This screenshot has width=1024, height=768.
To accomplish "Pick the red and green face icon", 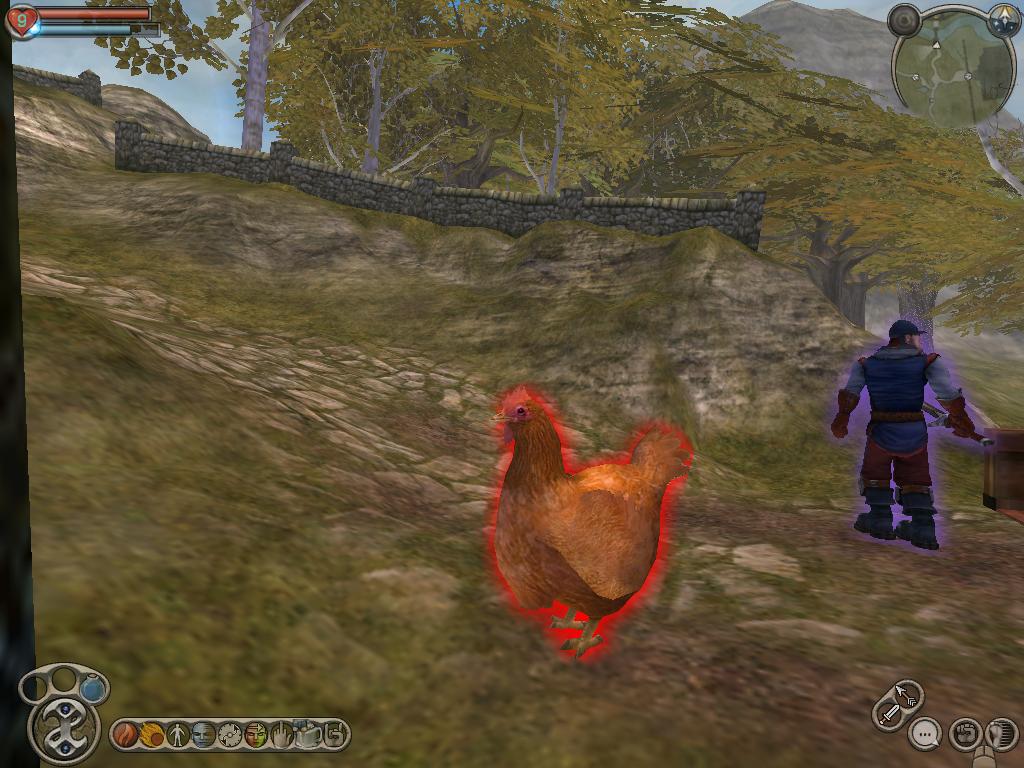I will 256,735.
